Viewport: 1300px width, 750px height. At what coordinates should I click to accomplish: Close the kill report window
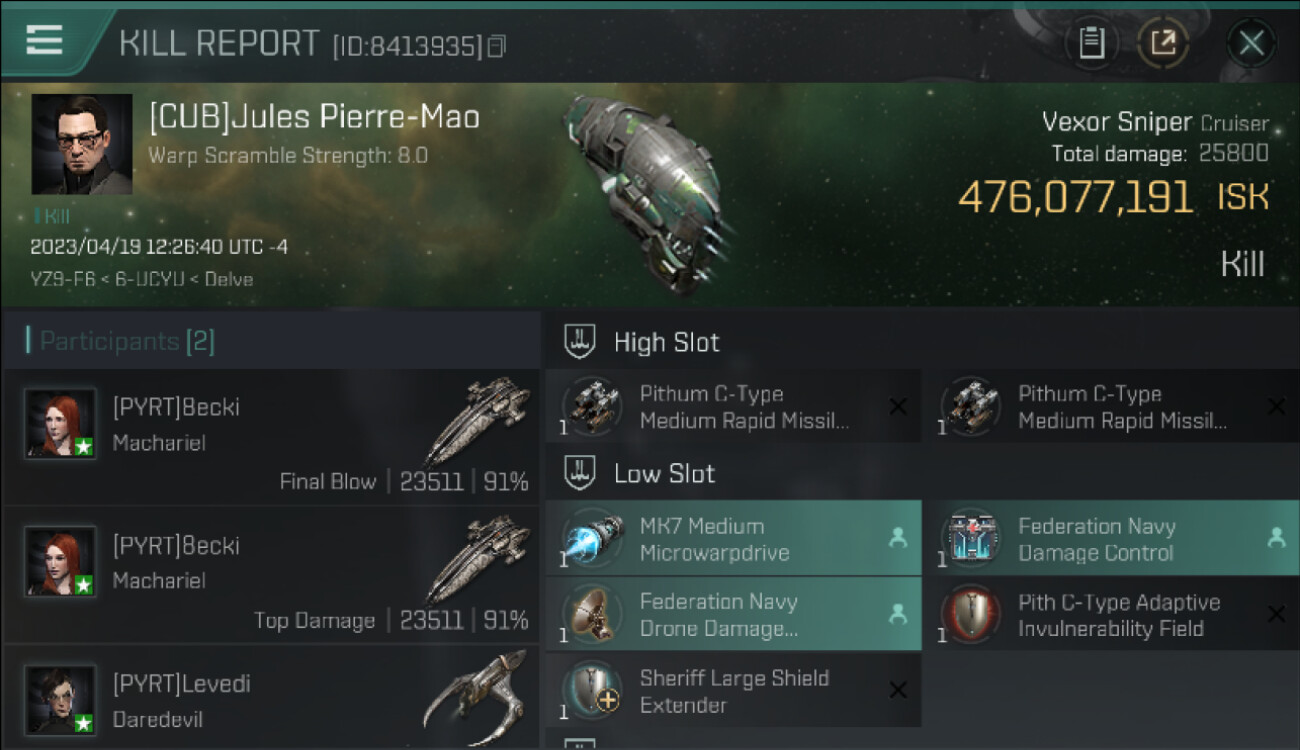coord(1251,43)
